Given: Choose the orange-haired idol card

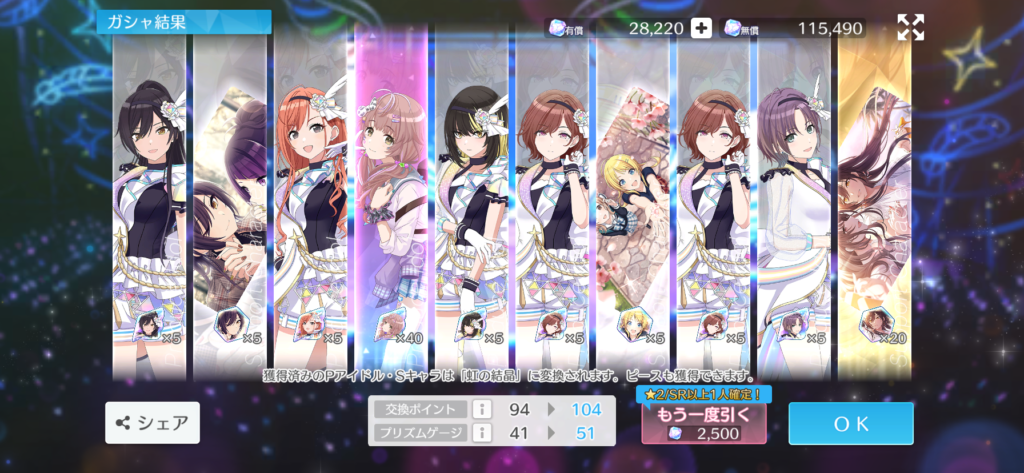Looking at the screenshot, I should [311, 200].
